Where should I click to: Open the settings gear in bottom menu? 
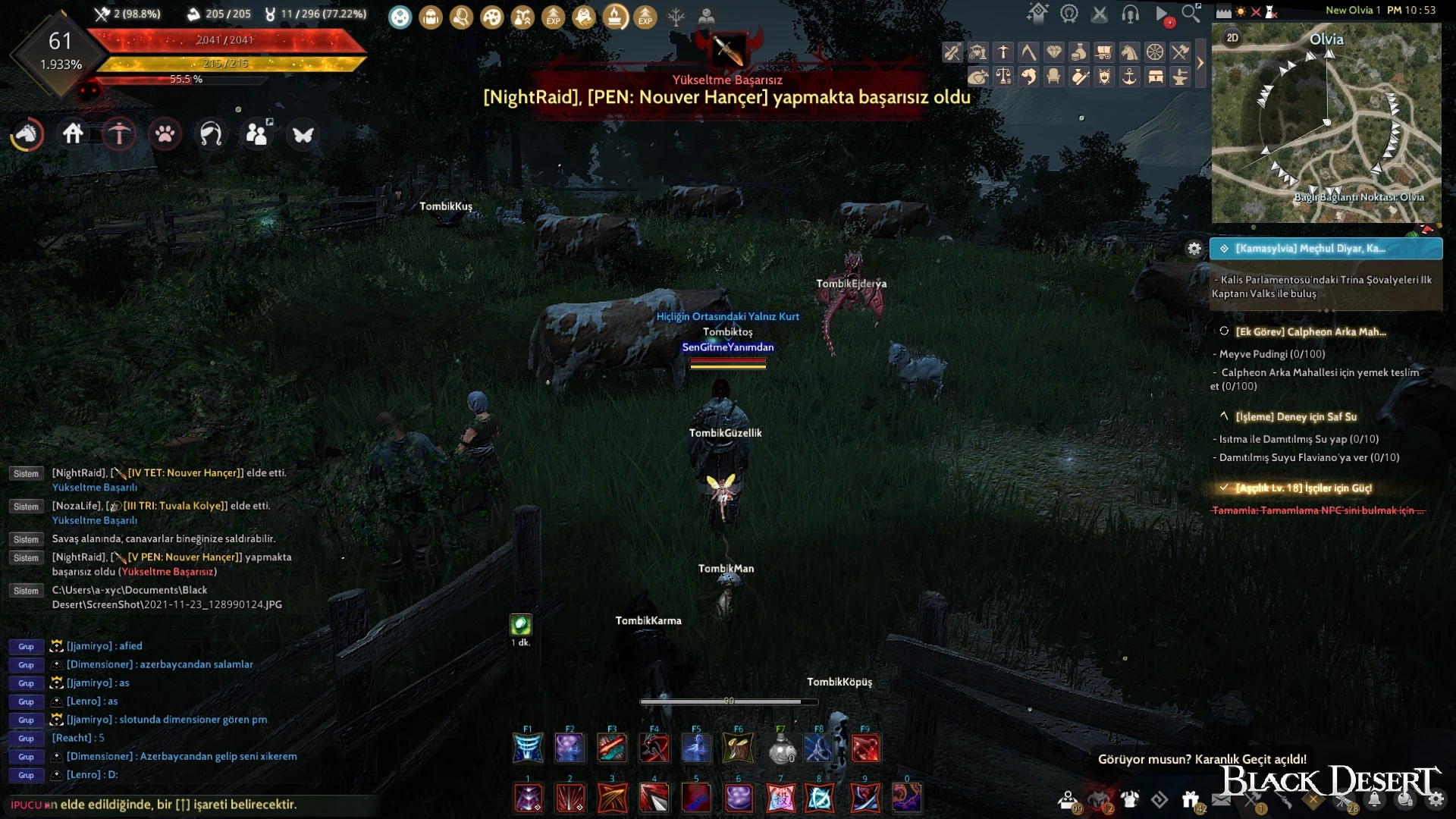1436,799
